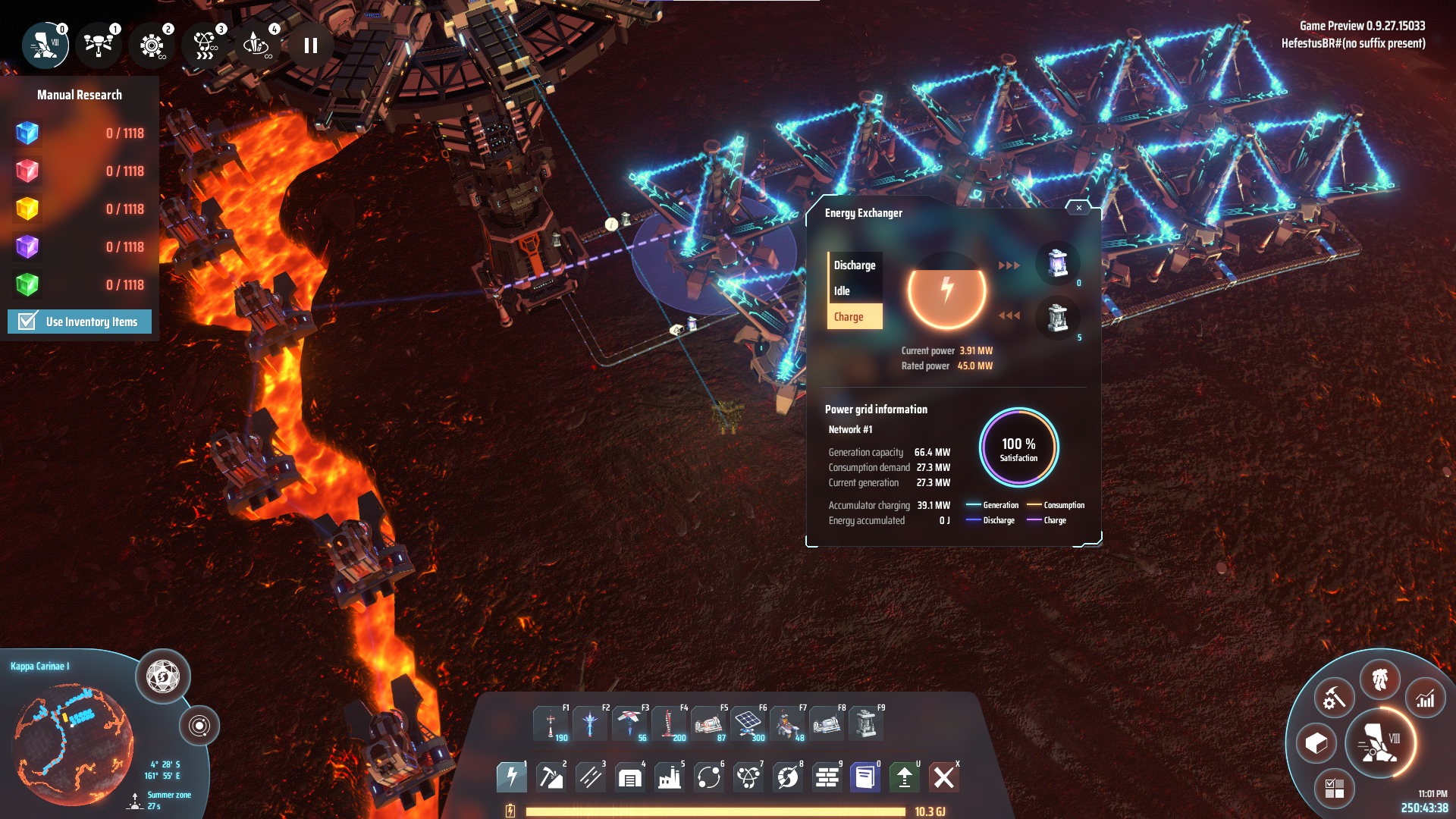The width and height of the screenshot is (1456, 819).
Task: Switch the exchanger to Discharge mode
Action: [x=855, y=265]
